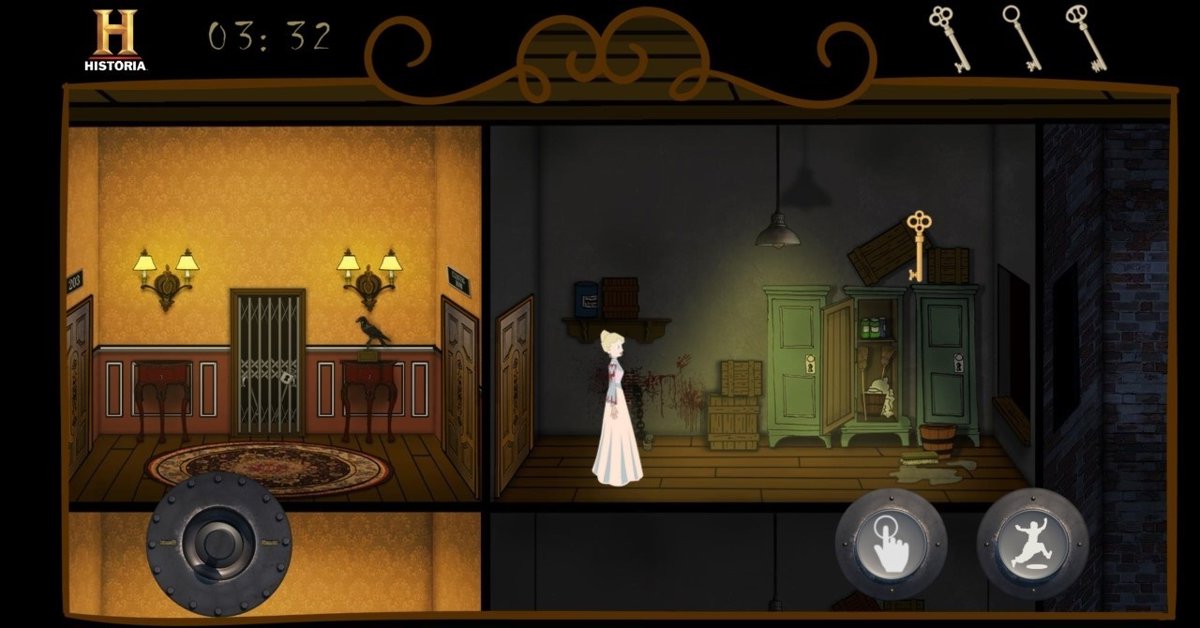Activate the hand interact button
This screenshot has width=1200, height=628.
[890, 544]
